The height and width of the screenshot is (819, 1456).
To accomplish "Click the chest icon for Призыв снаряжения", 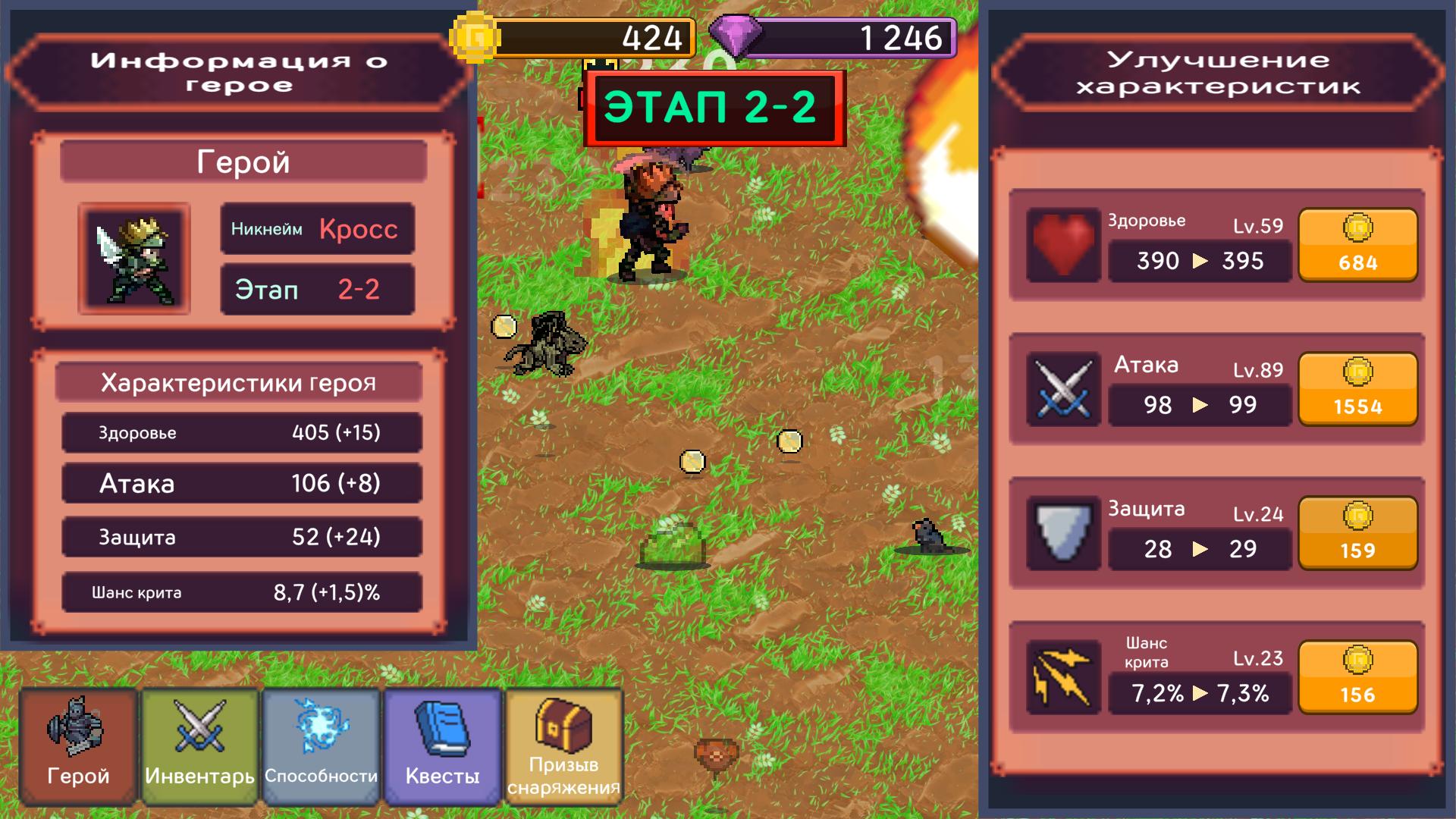I will click(563, 724).
